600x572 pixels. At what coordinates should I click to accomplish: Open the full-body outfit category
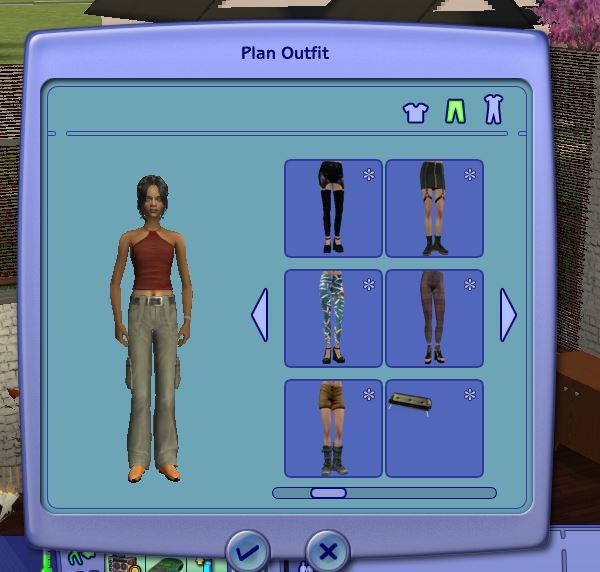492,110
